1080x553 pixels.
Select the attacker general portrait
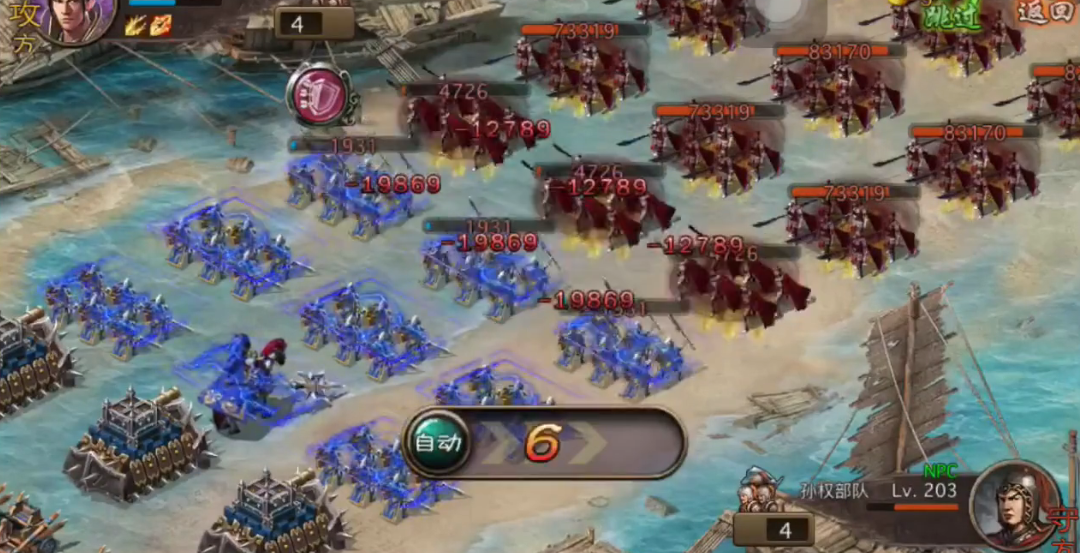77,18
